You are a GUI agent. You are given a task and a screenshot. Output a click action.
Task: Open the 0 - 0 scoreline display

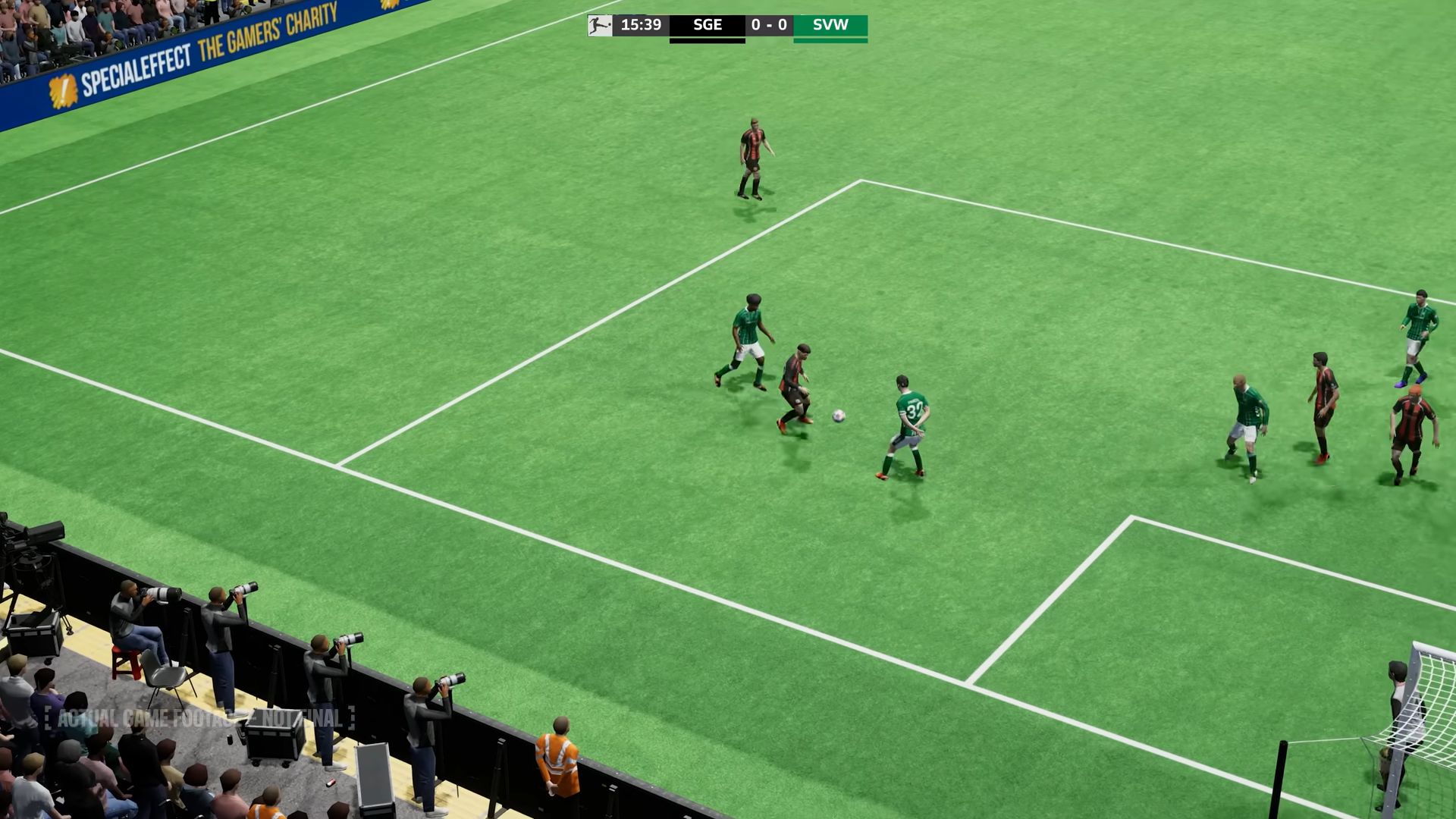[768, 24]
